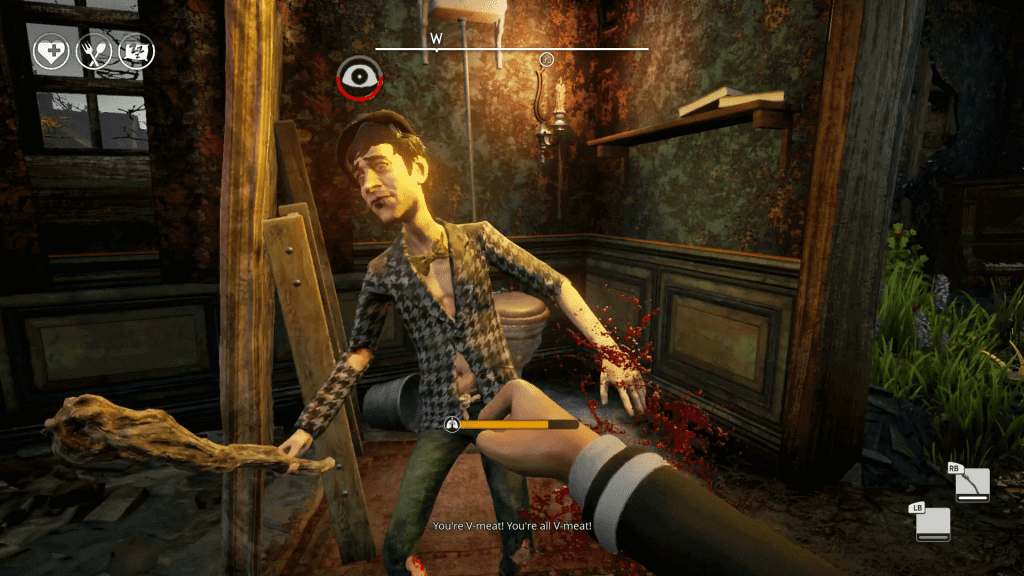Image resolution: width=1024 pixels, height=576 pixels.
Task: Click the pillow sleep status icon
Action: (136, 51)
